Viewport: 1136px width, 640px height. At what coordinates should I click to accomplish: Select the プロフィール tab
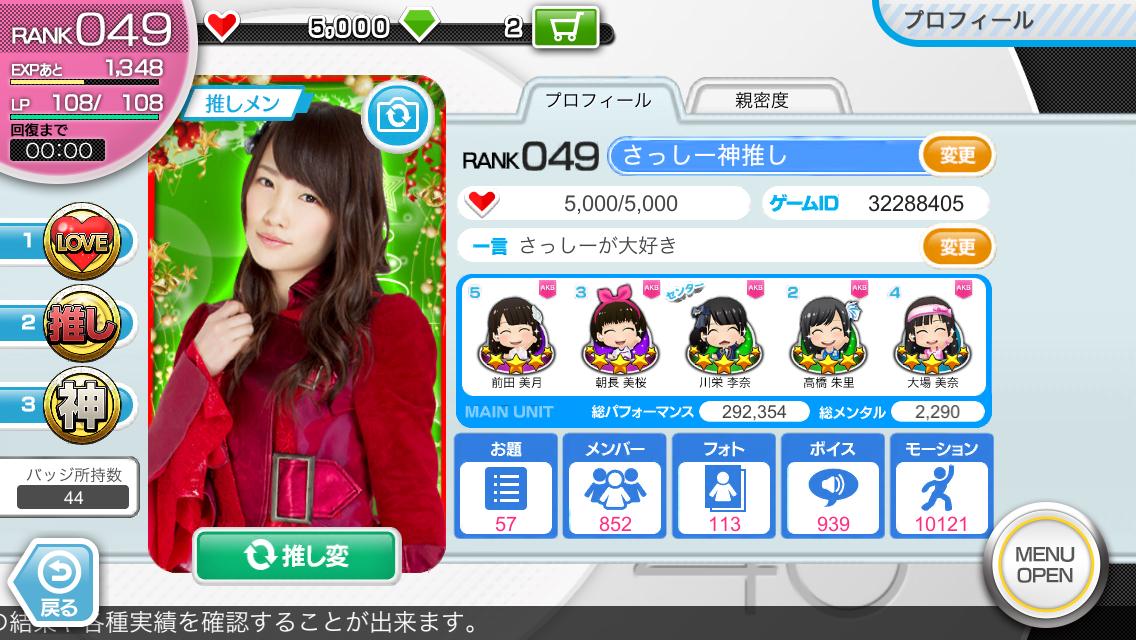click(598, 101)
